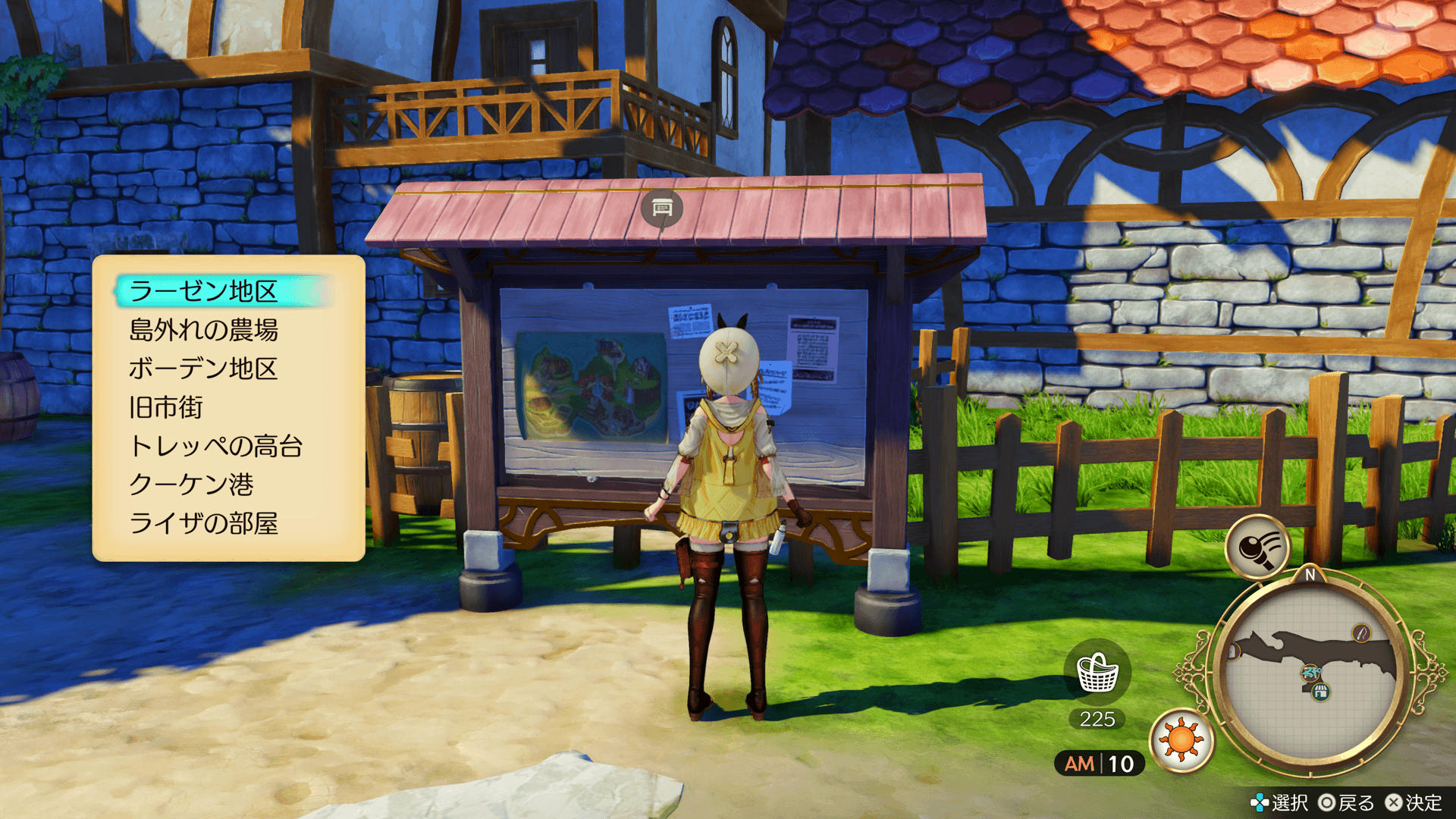Click the bulletin board marker icon
The height and width of the screenshot is (819, 1456).
point(661,208)
